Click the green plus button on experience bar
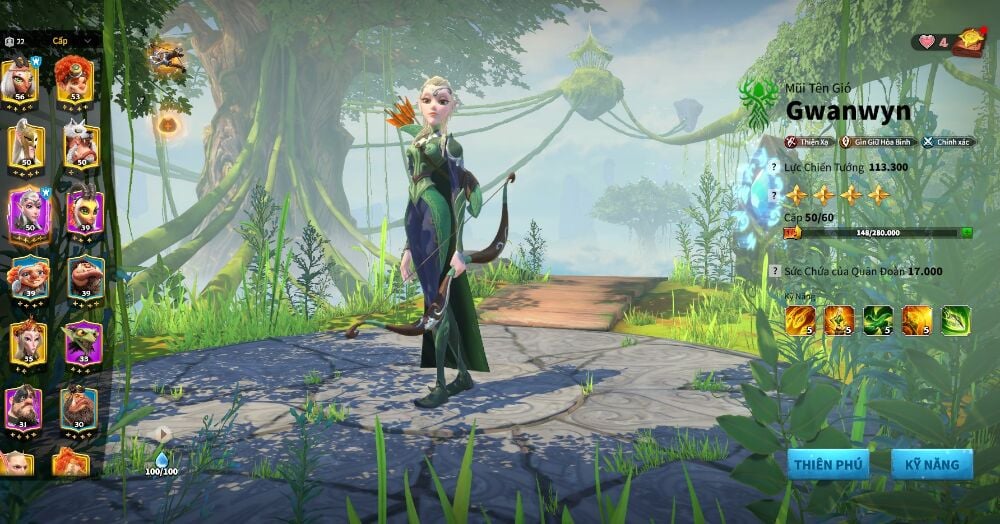This screenshot has height=524, width=1000. [966, 232]
